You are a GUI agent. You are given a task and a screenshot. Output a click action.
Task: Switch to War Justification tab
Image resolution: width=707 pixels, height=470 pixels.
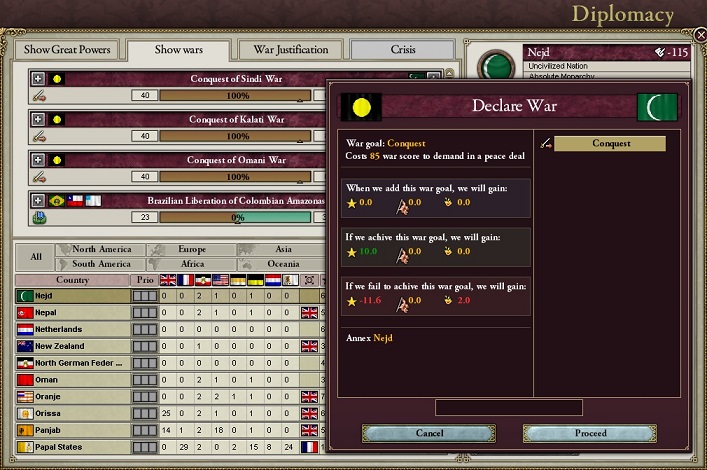point(291,50)
